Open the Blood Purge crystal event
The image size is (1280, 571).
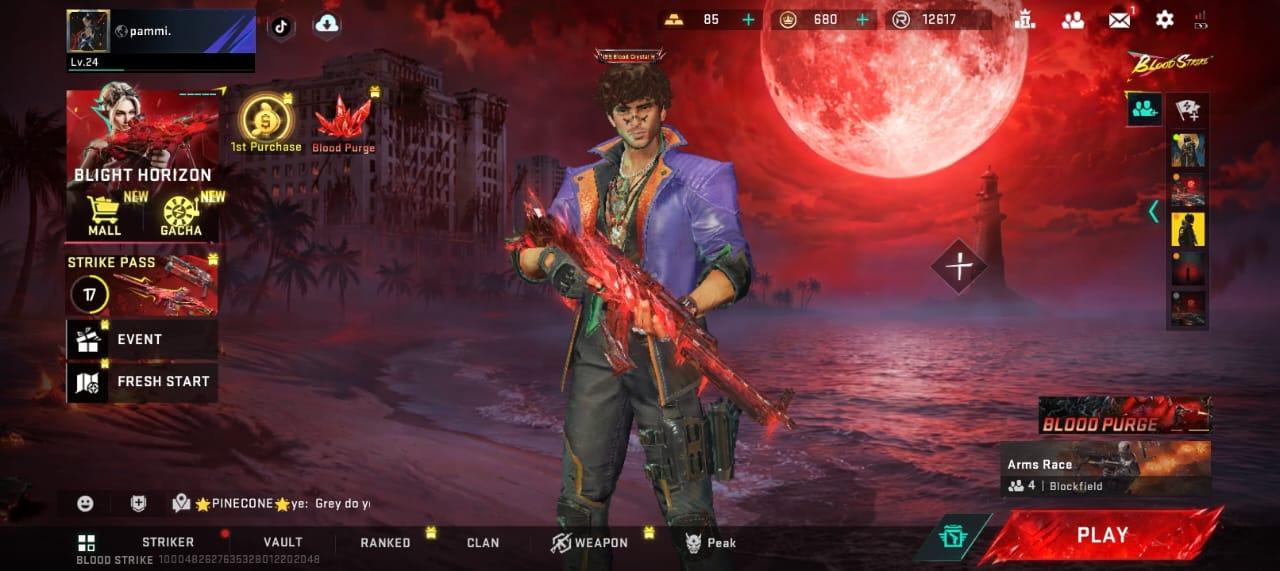point(343,124)
